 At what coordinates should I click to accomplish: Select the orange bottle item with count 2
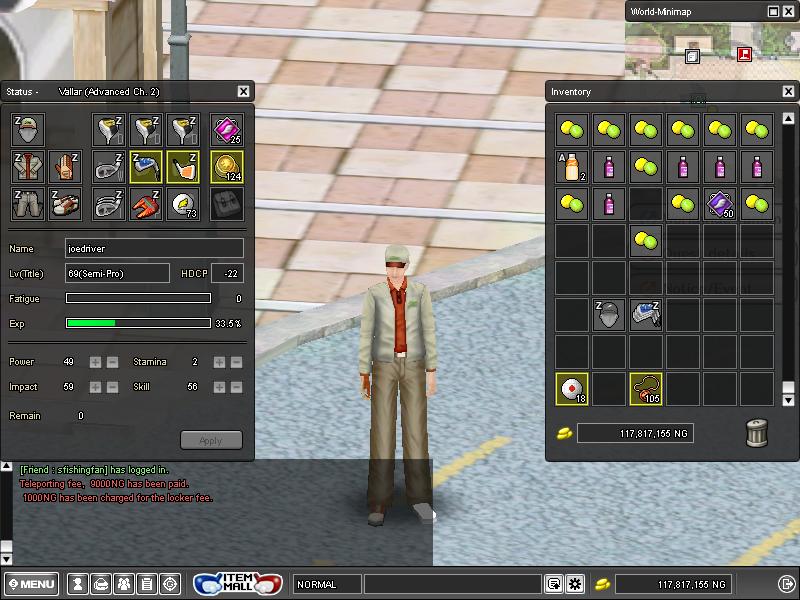pyautogui.click(x=573, y=167)
